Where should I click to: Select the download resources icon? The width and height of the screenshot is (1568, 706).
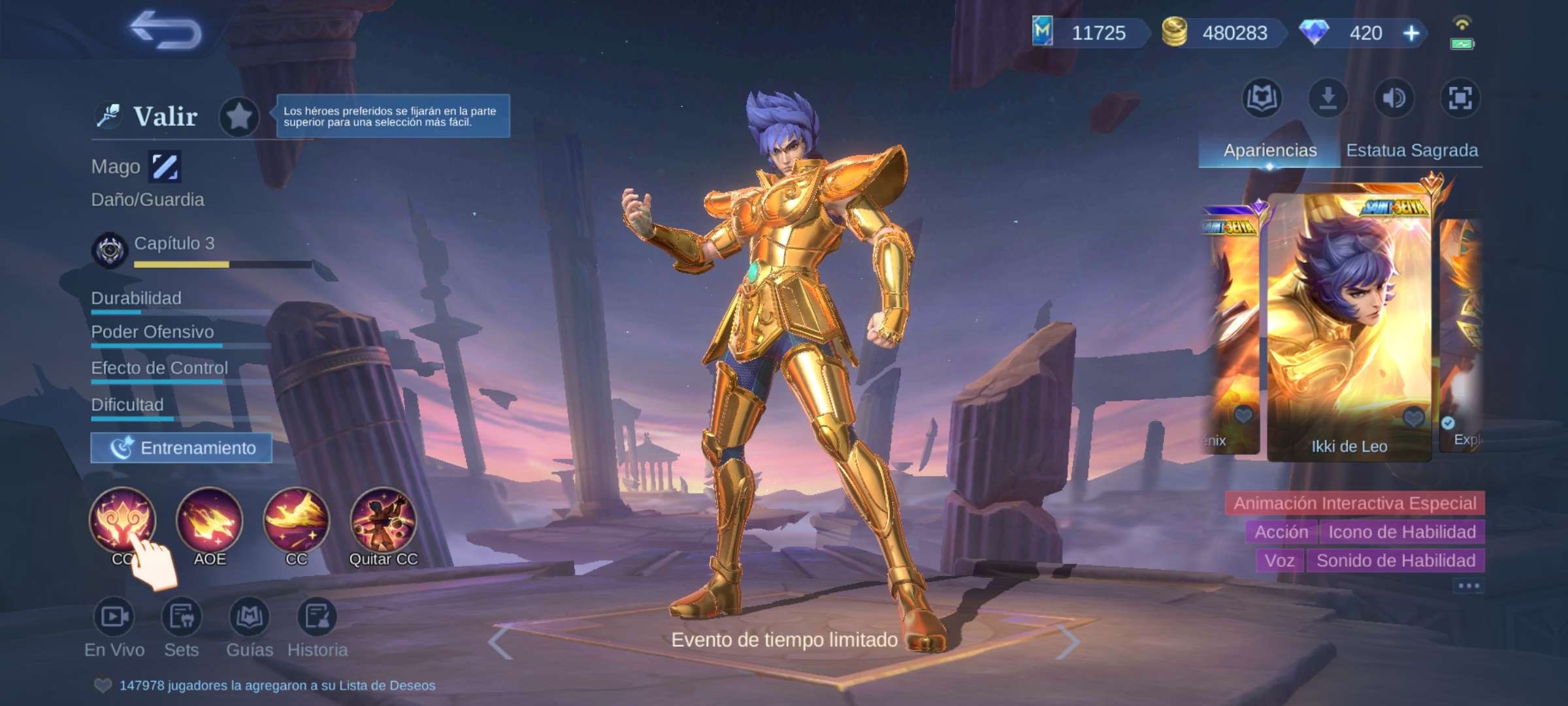[1329, 98]
